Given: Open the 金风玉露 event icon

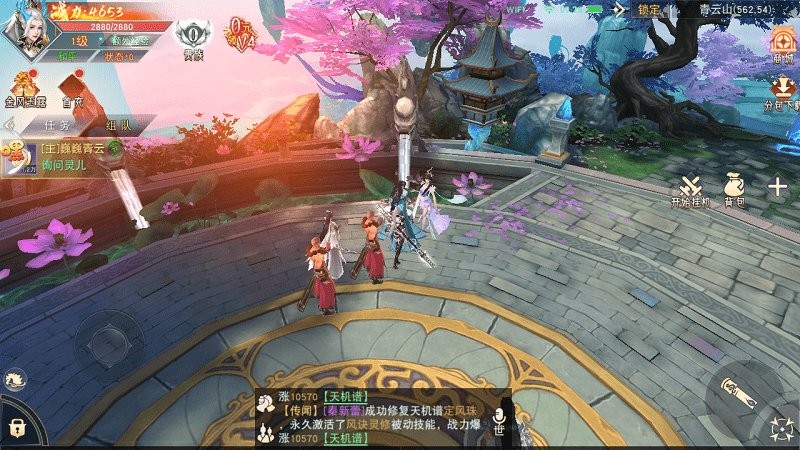Looking at the screenshot, I should pyautogui.click(x=25, y=88).
